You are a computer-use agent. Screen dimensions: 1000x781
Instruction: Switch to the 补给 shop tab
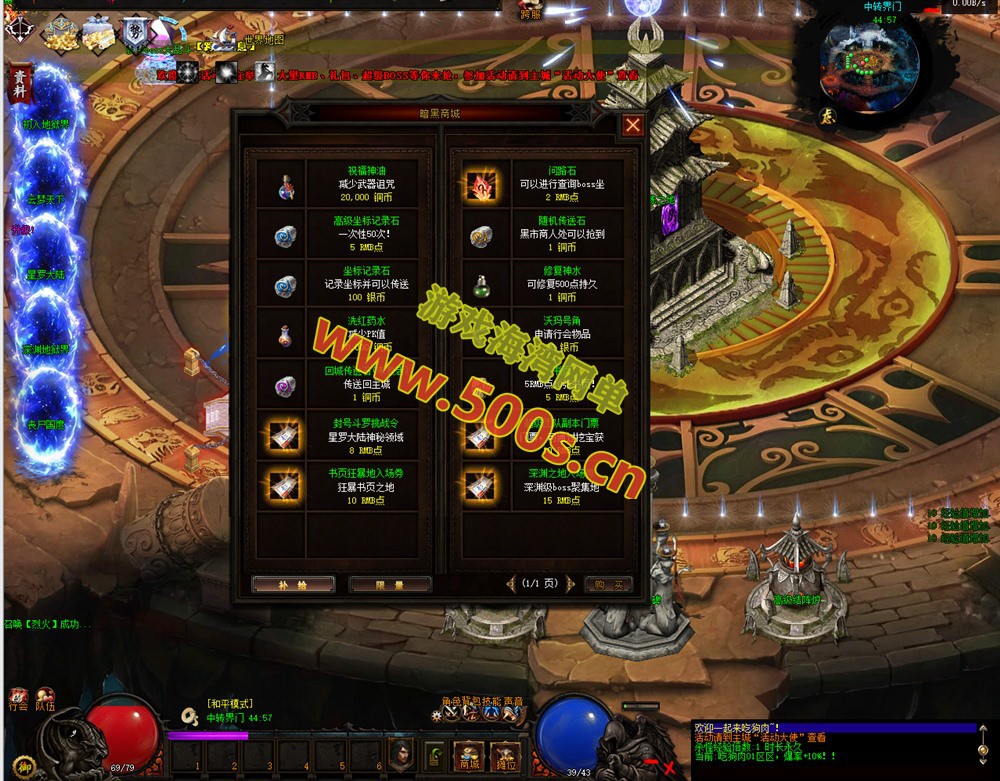coord(293,584)
